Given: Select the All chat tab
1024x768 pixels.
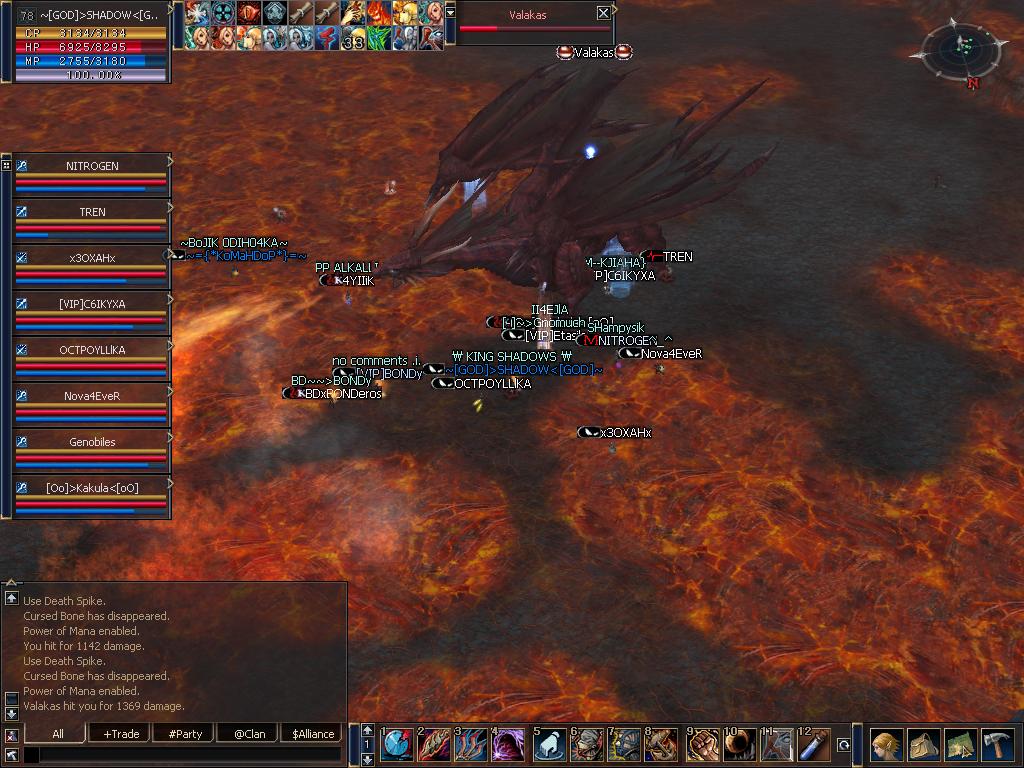Looking at the screenshot, I should click(58, 734).
